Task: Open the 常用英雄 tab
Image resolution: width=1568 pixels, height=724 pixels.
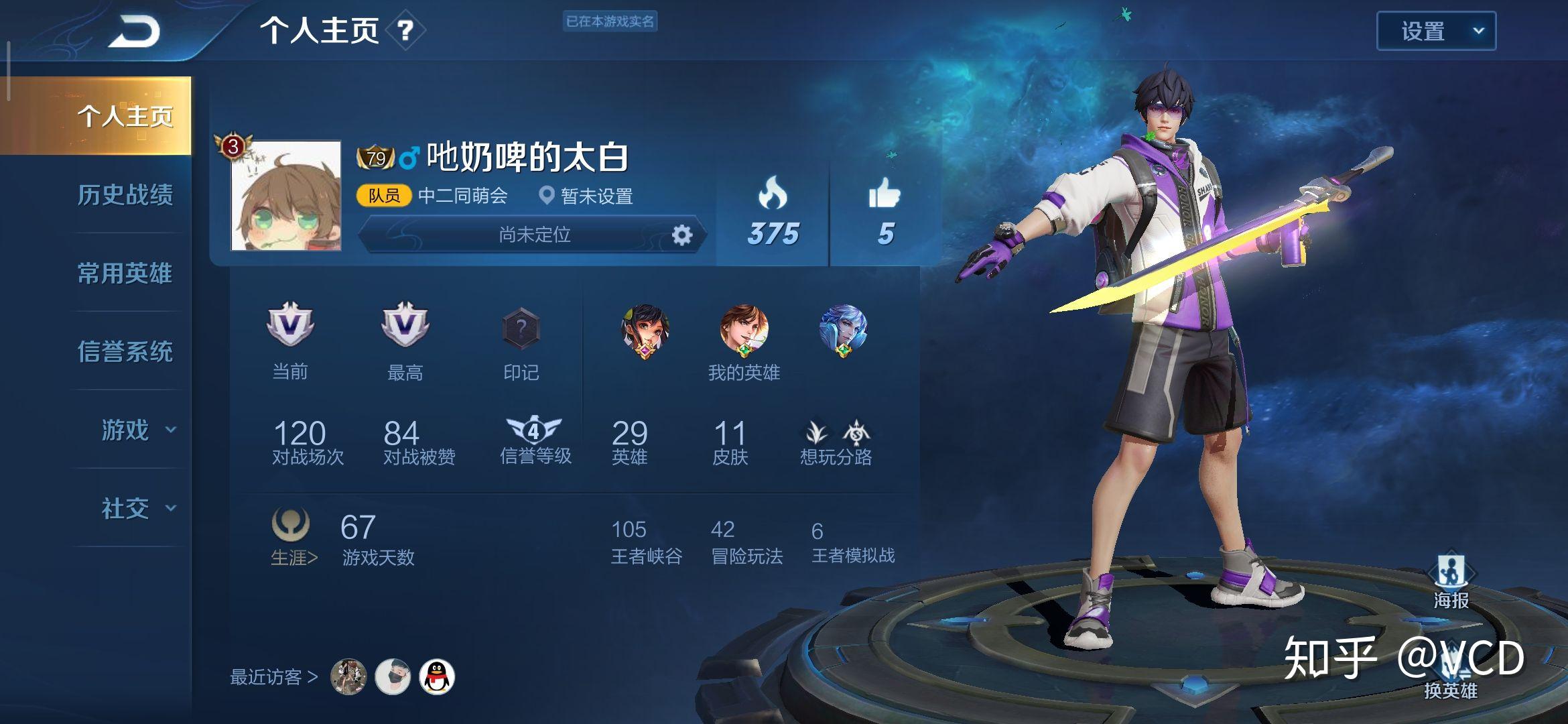Action: pos(125,274)
